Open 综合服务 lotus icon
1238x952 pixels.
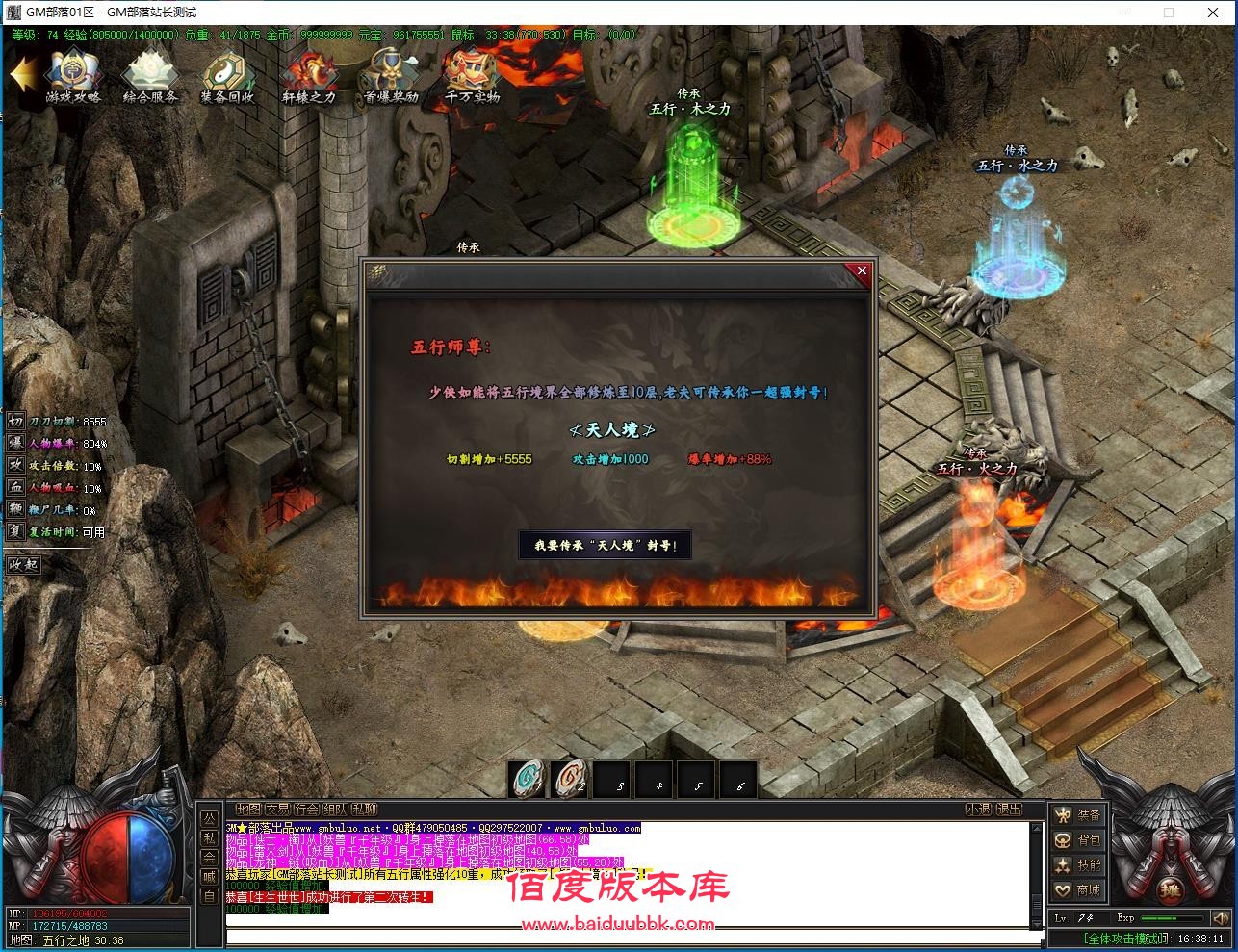tap(150, 76)
